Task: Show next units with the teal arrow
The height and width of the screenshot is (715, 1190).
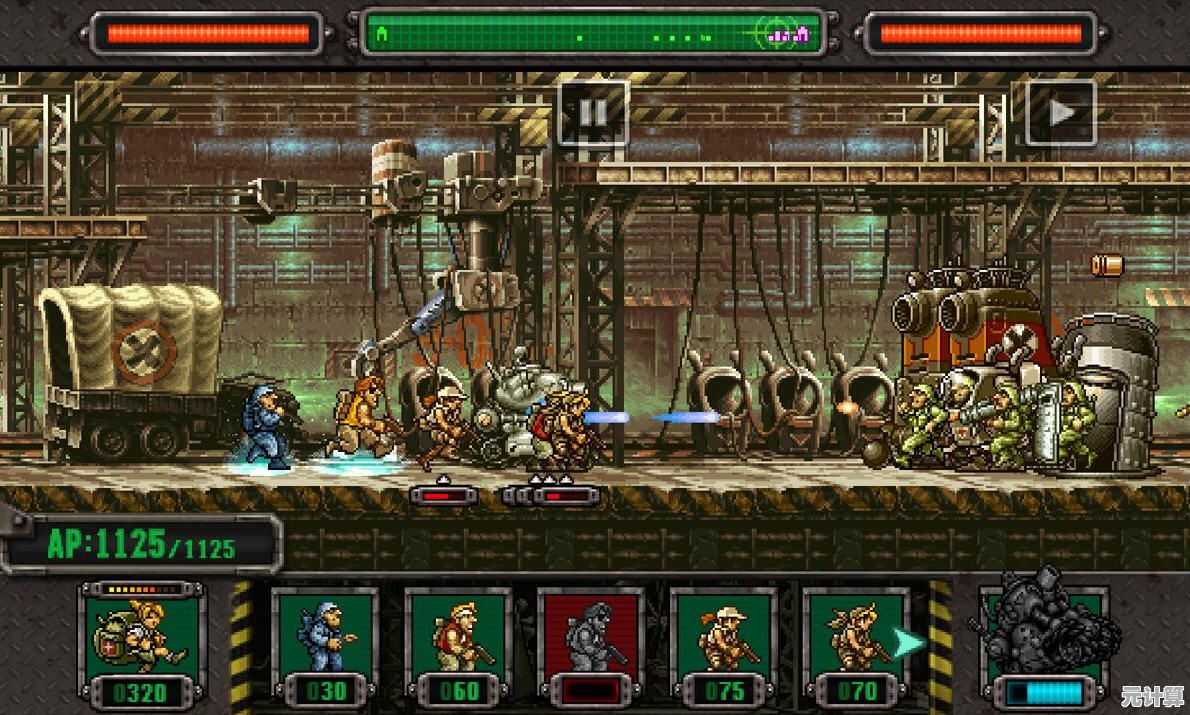Action: pos(908,642)
